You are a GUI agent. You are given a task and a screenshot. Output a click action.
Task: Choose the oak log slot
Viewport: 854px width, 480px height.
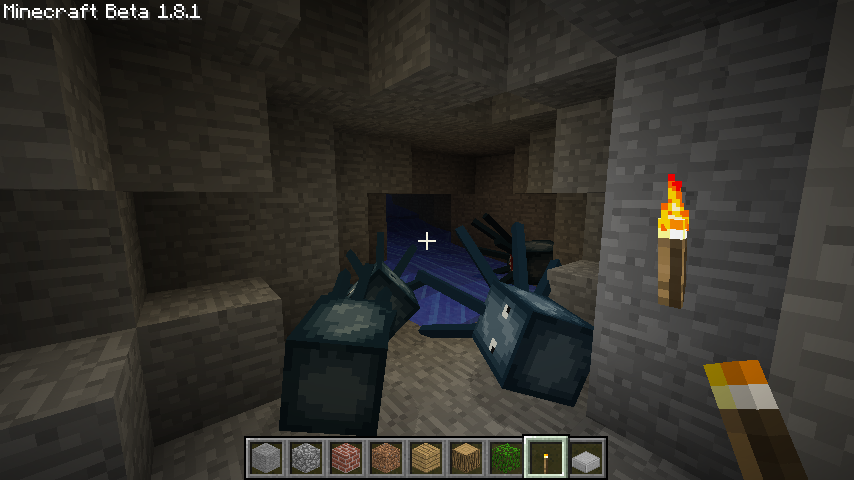pyautogui.click(x=466, y=458)
